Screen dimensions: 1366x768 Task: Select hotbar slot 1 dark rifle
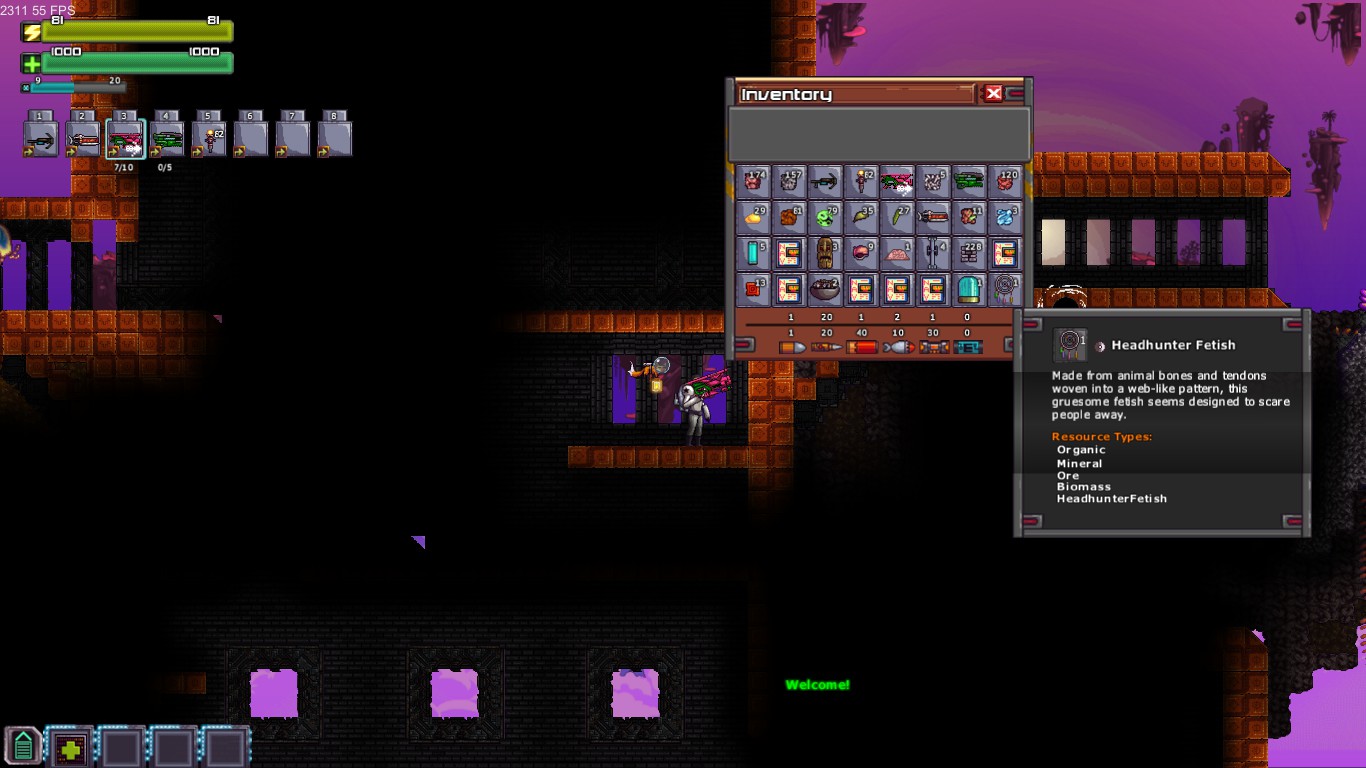[x=41, y=140]
